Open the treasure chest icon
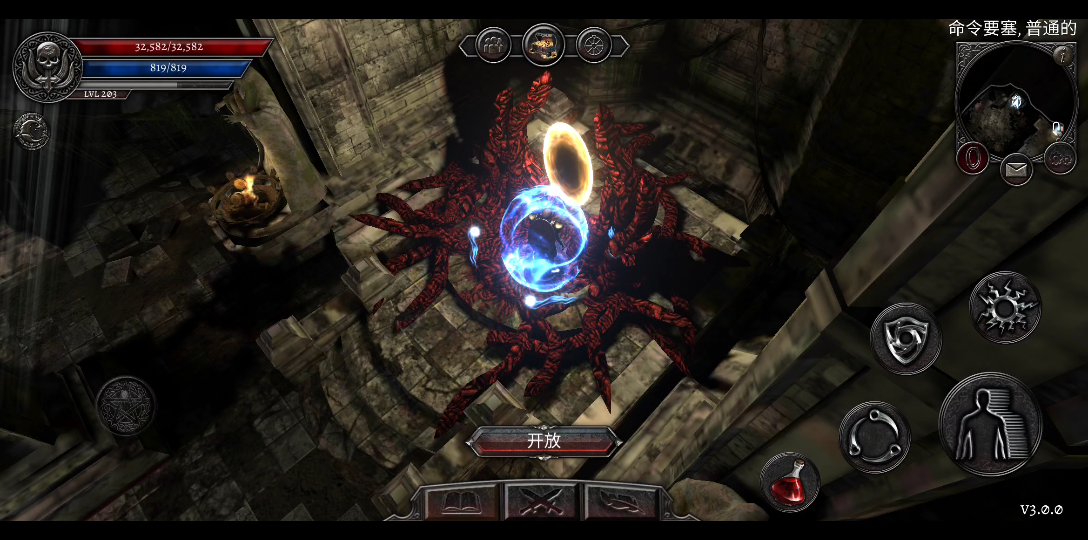The height and width of the screenshot is (540, 1088). tap(543, 44)
